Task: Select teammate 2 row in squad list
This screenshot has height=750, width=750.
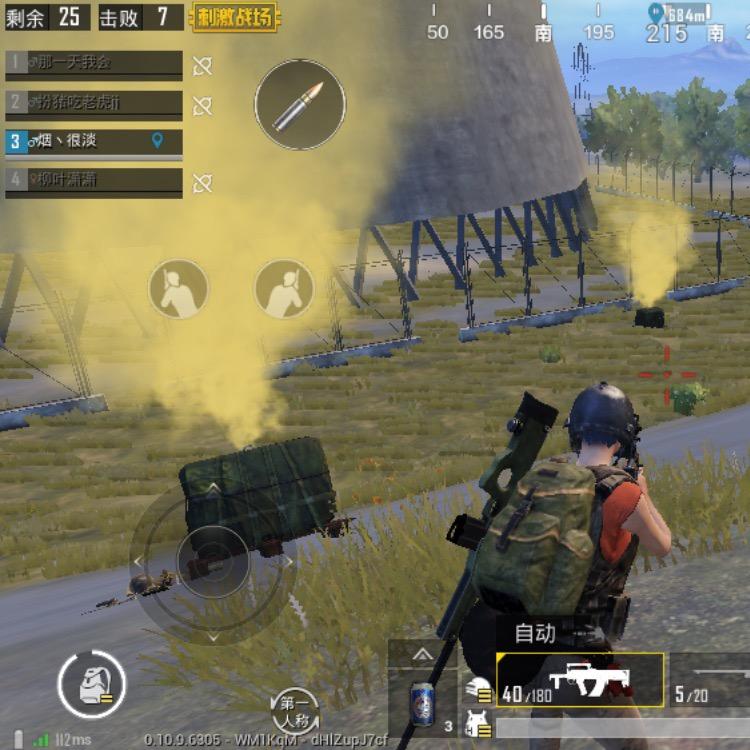Action: point(94,103)
